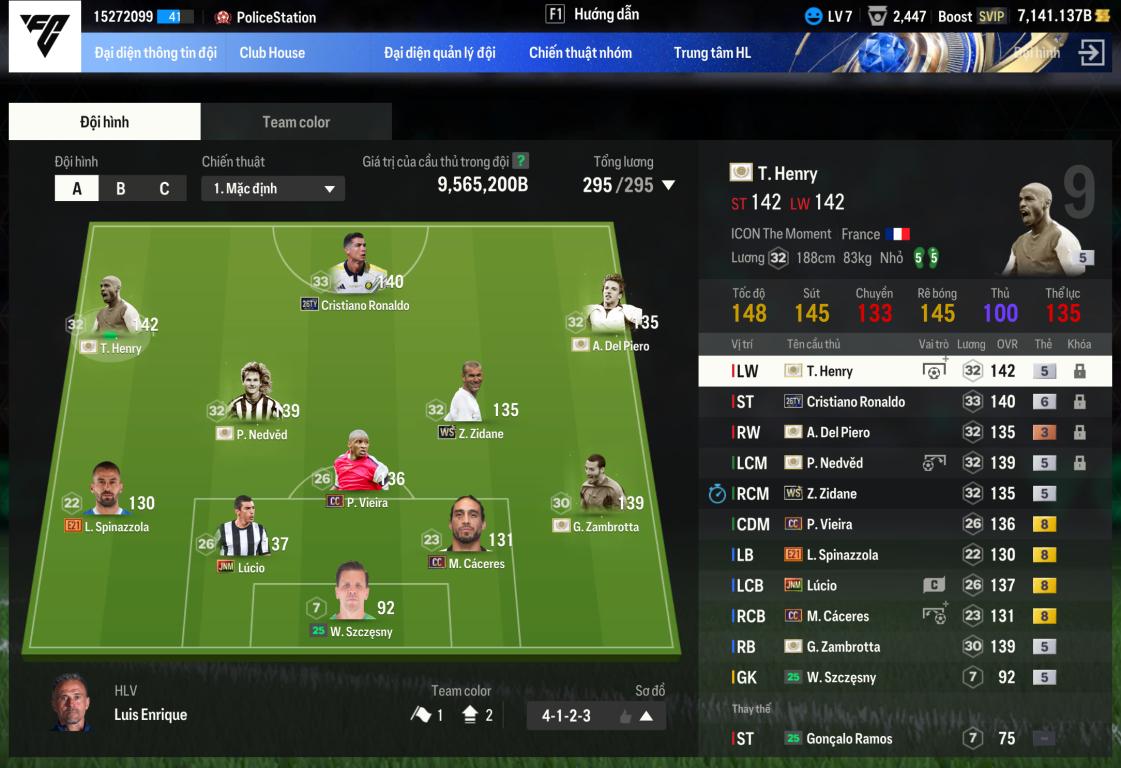1121x768 pixels.
Task: Go to Trung tâm HL
Action: click(712, 53)
